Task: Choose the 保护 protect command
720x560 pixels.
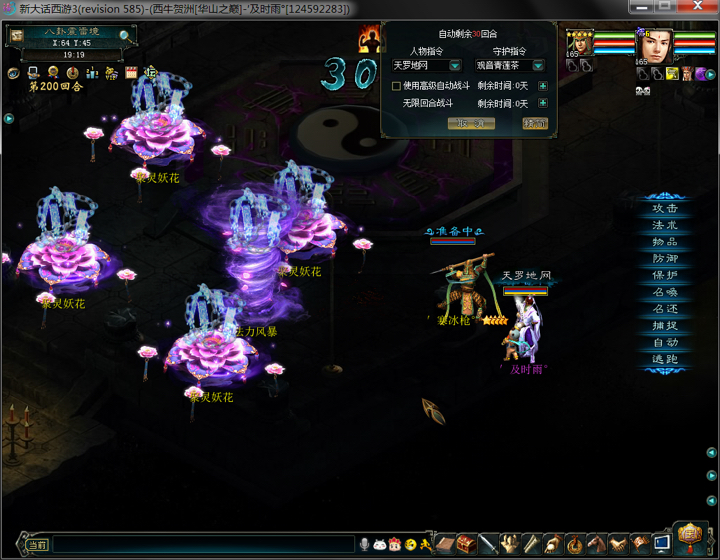Action: [665, 275]
